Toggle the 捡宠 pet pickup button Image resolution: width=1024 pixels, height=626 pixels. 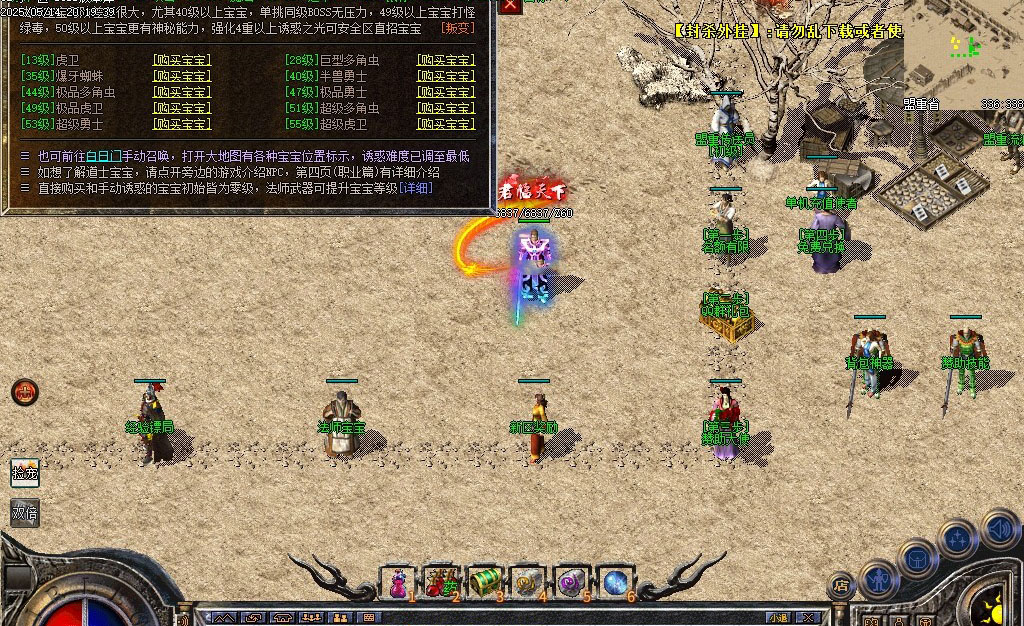(25, 472)
